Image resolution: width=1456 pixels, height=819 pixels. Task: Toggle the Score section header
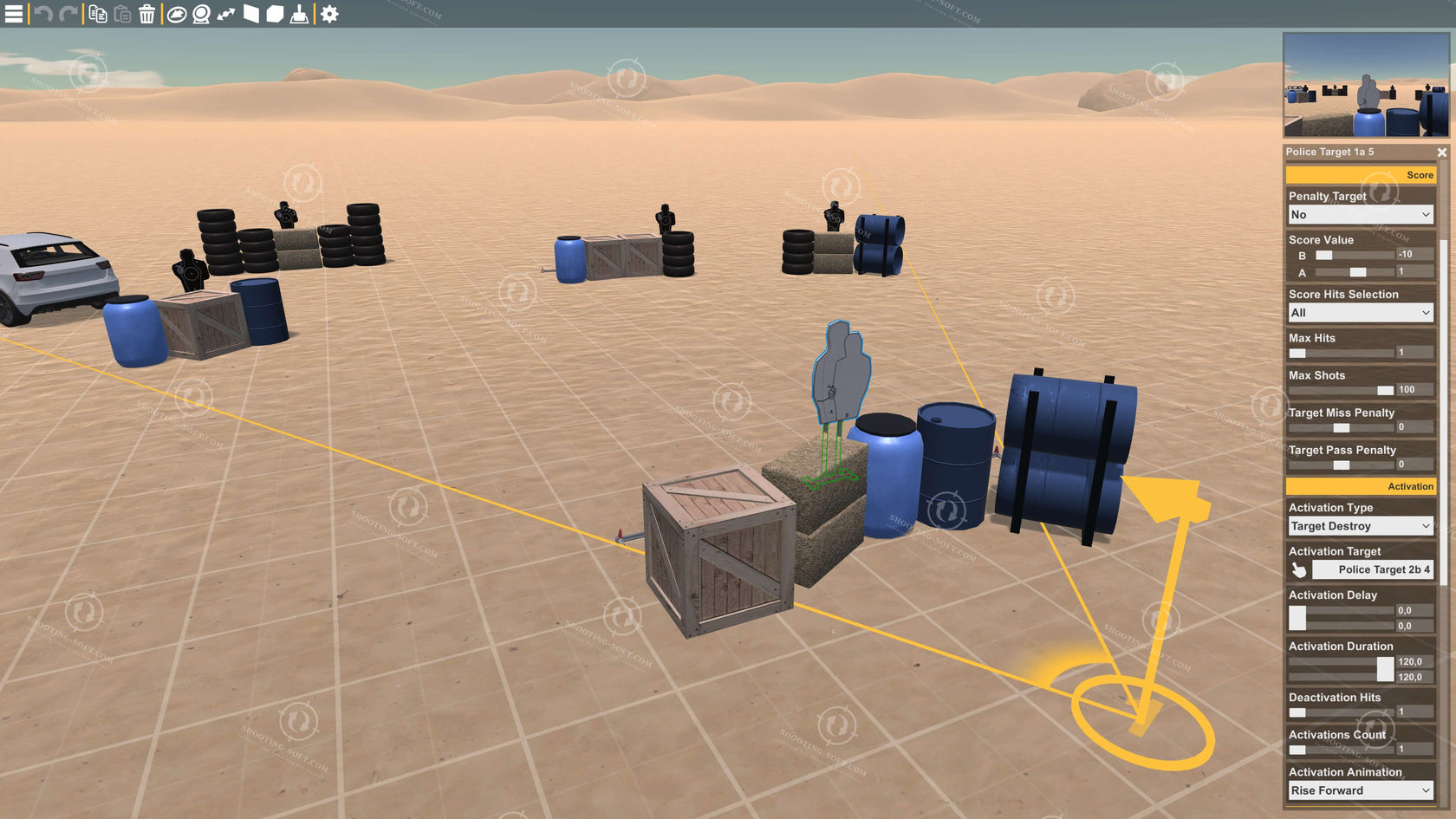pos(1360,174)
